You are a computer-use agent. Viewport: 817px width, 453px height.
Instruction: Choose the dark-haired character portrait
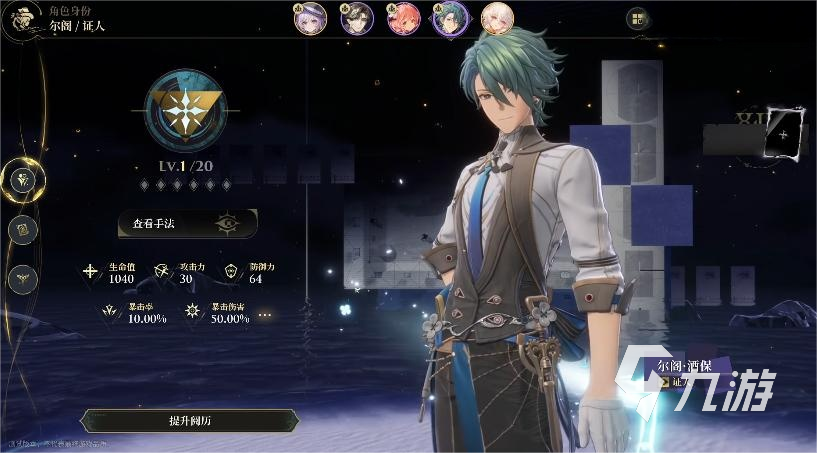pos(357,17)
